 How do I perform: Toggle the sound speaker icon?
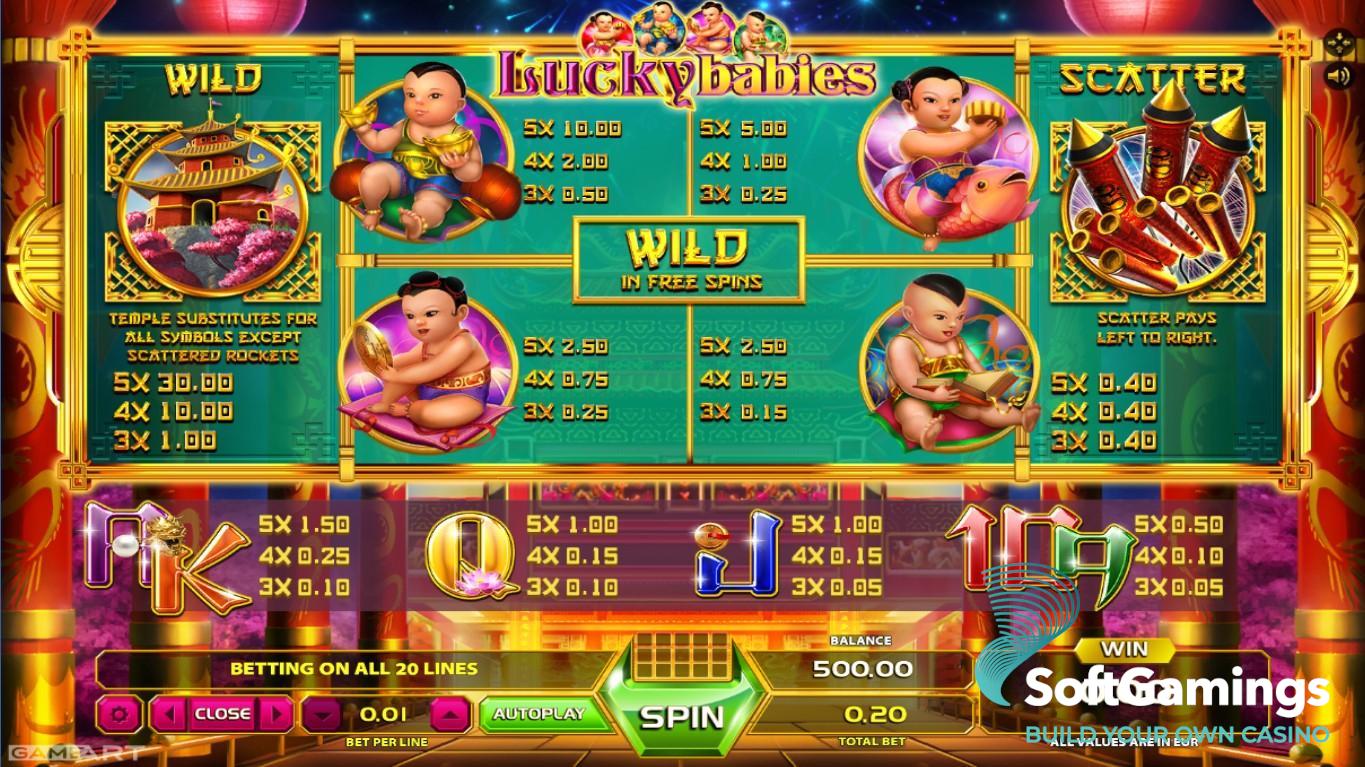coord(1337,75)
